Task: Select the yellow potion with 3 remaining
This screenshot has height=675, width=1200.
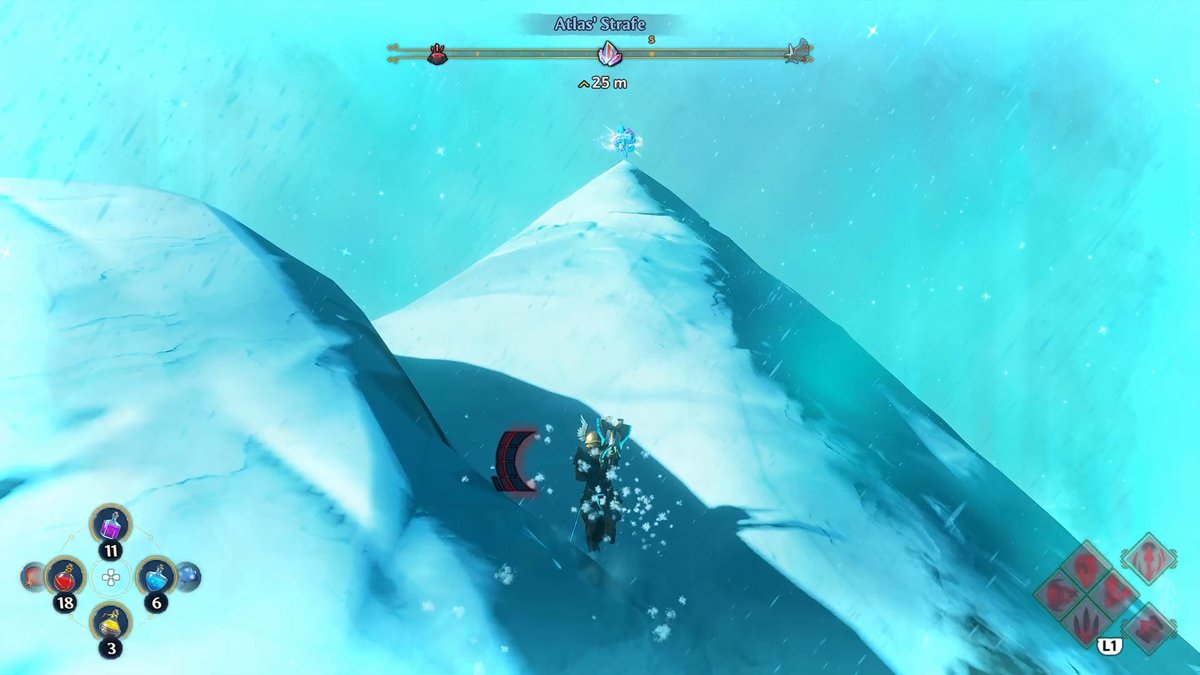Action: click(110, 622)
